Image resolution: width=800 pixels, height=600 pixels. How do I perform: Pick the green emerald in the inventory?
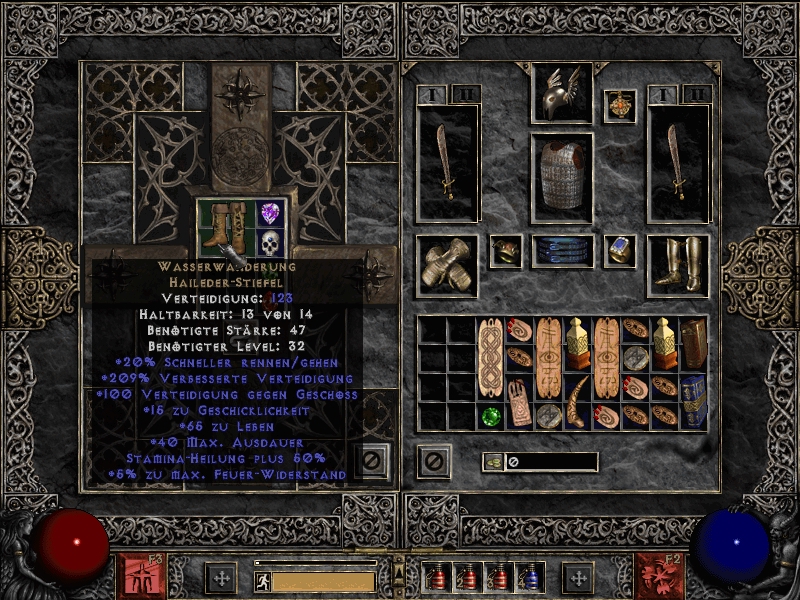click(491, 416)
